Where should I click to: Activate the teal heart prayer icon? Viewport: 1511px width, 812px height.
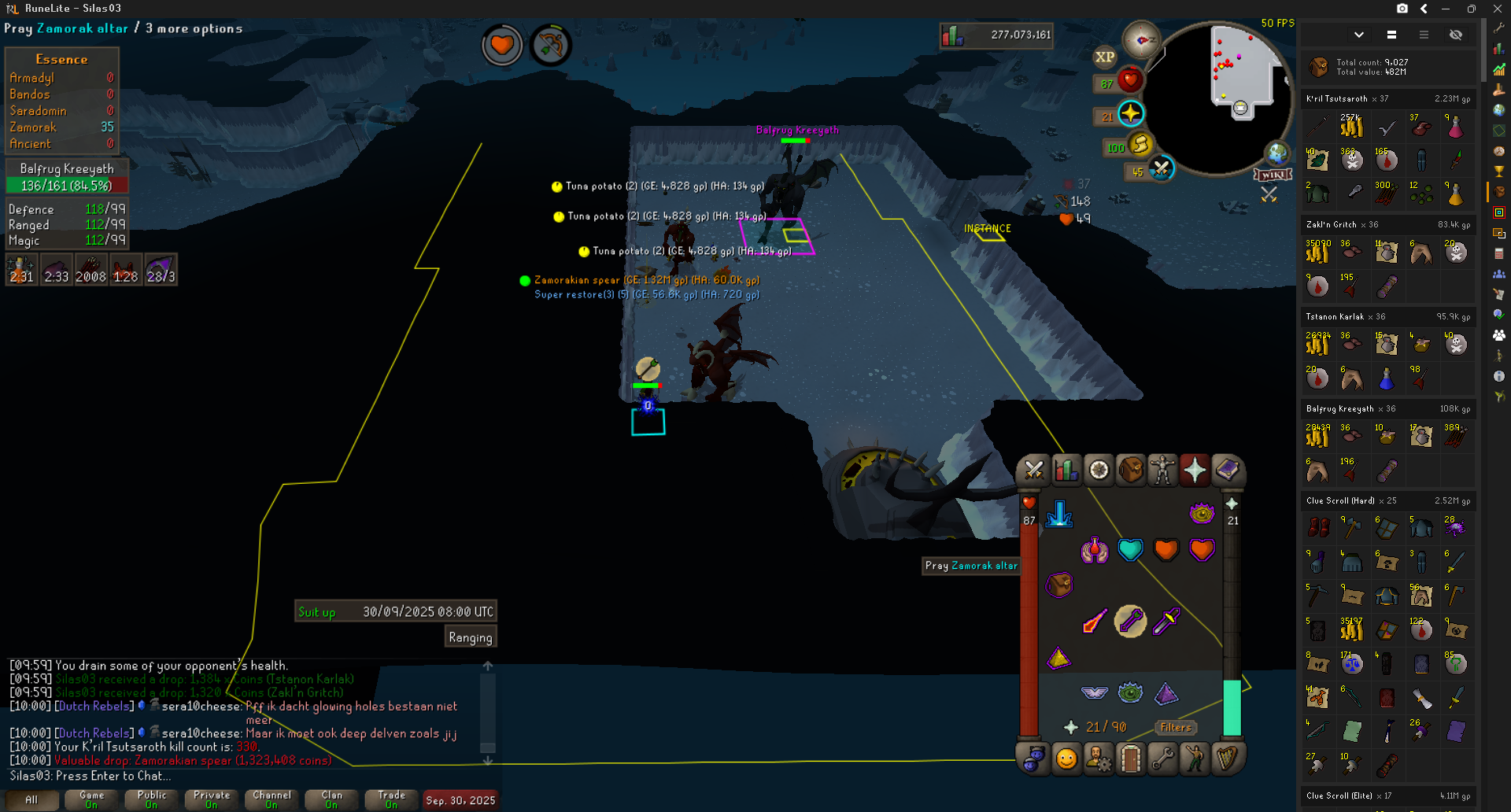coord(1130,550)
